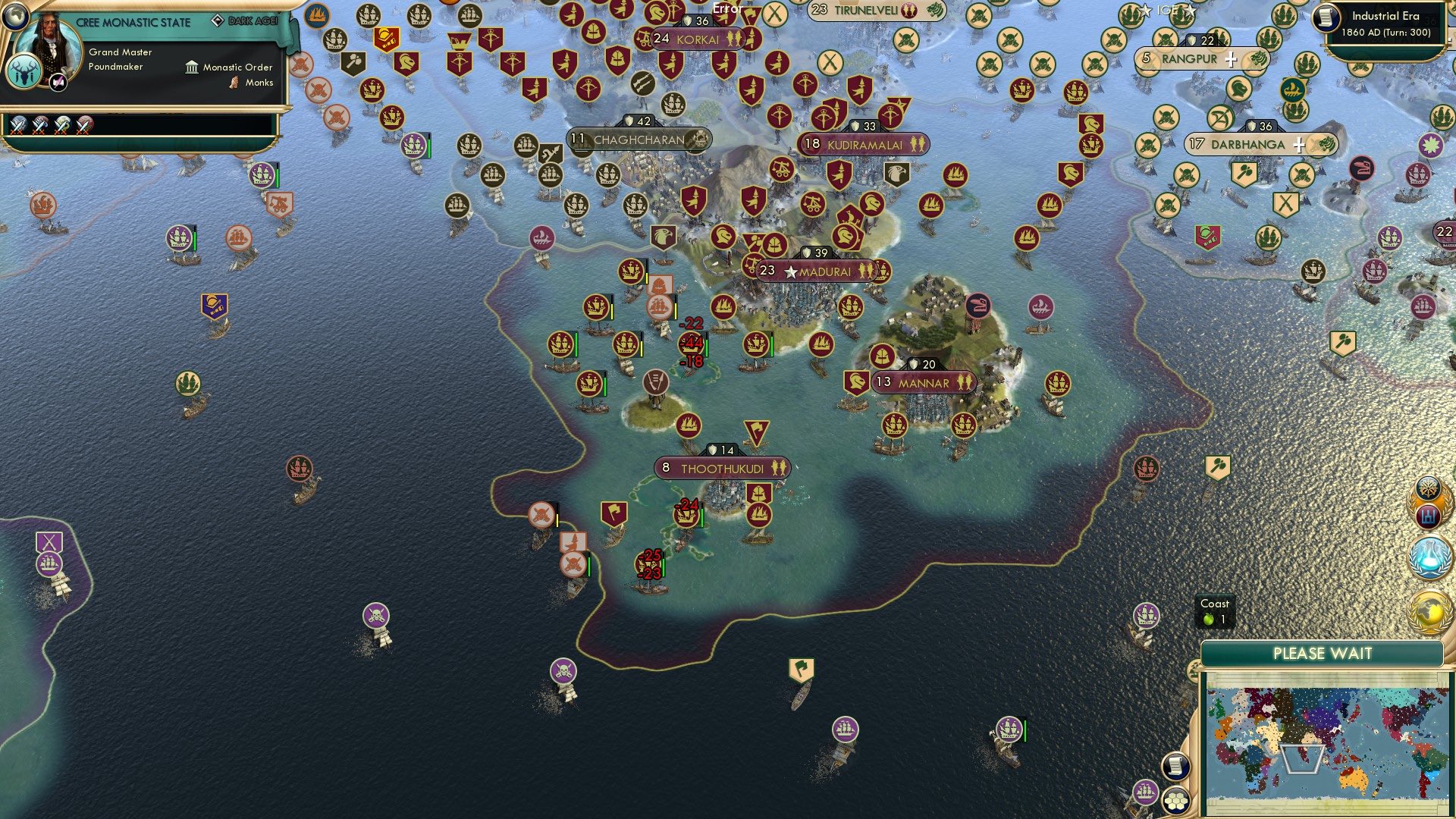
Task: Click the teal Cree deer-antler civilization icon
Action: (24, 73)
